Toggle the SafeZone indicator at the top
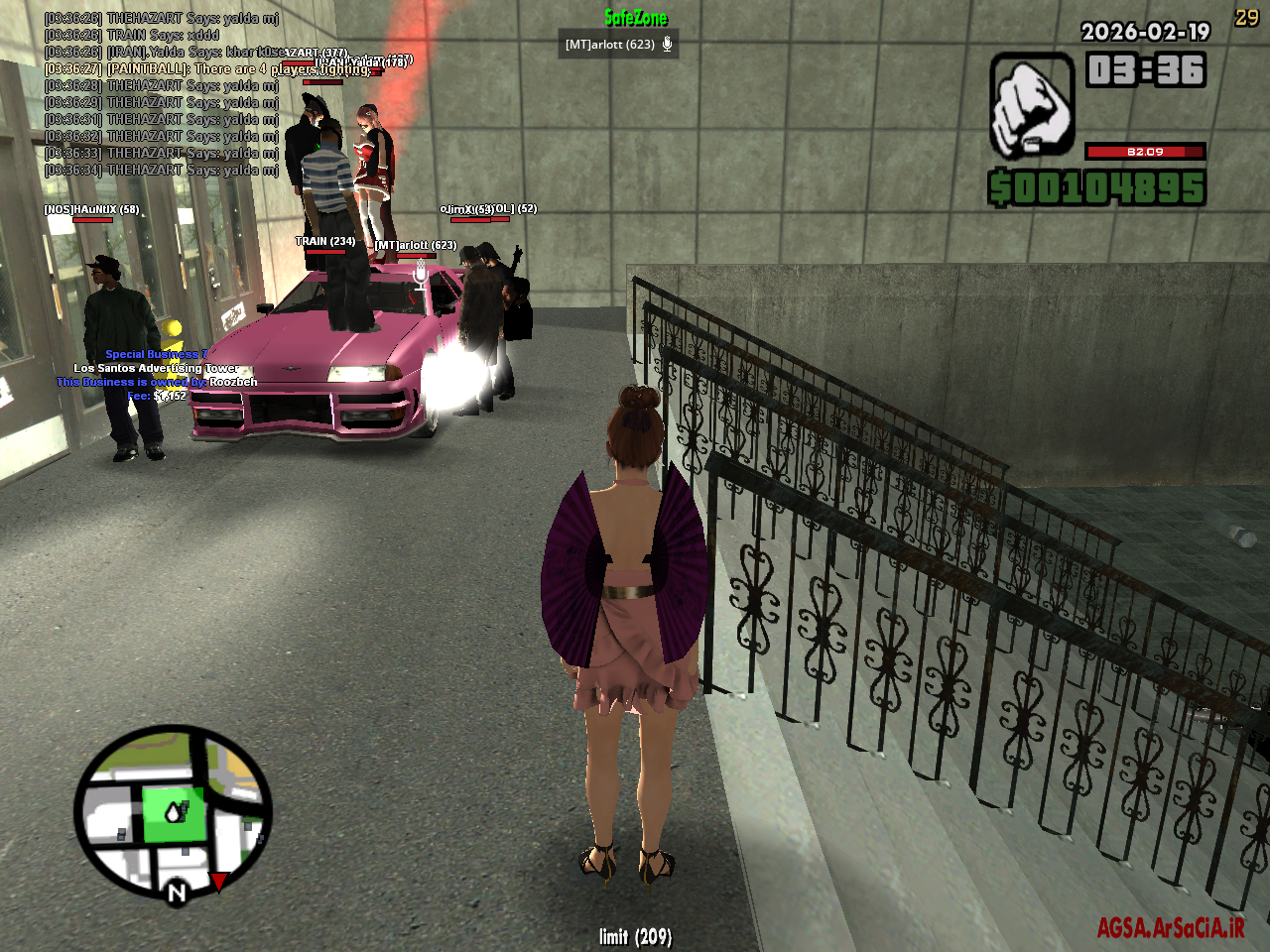 point(636,18)
